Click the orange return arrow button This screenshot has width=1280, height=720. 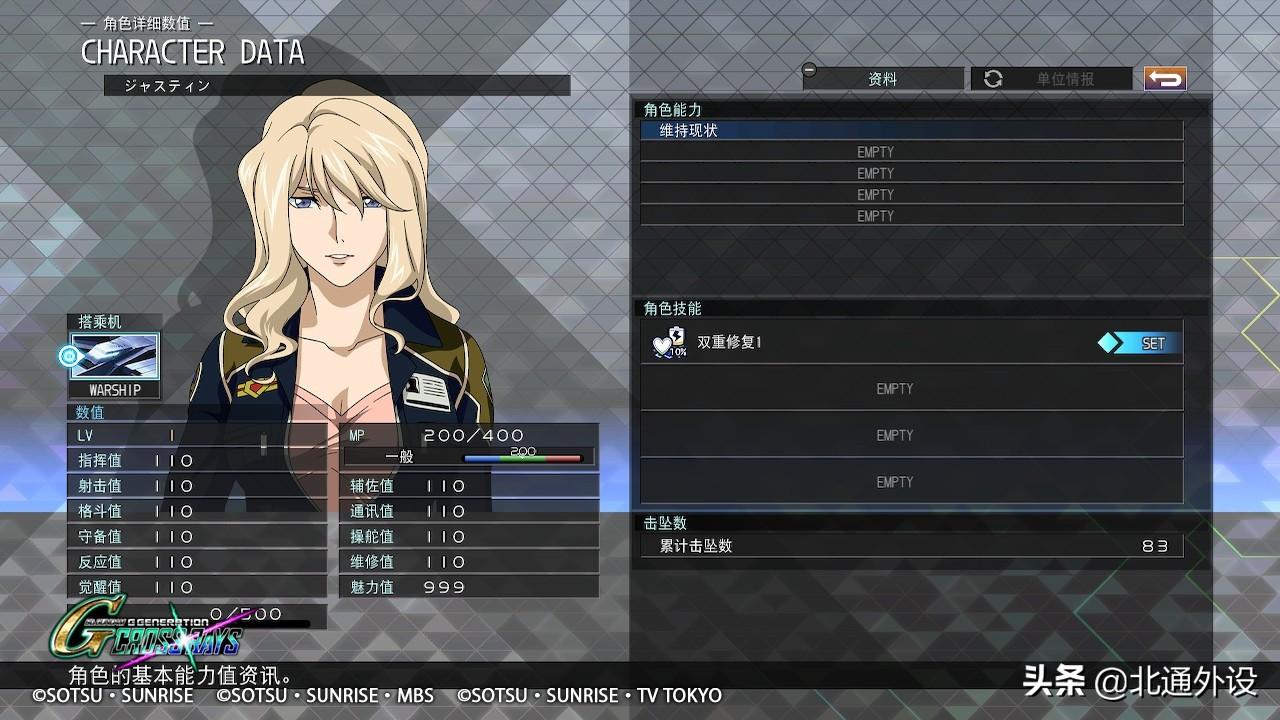[1165, 78]
